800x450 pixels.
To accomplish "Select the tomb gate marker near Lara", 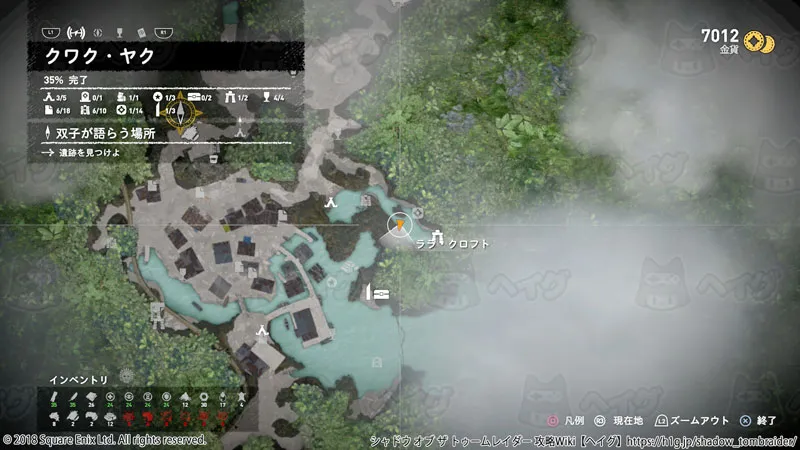I will pos(438,235).
